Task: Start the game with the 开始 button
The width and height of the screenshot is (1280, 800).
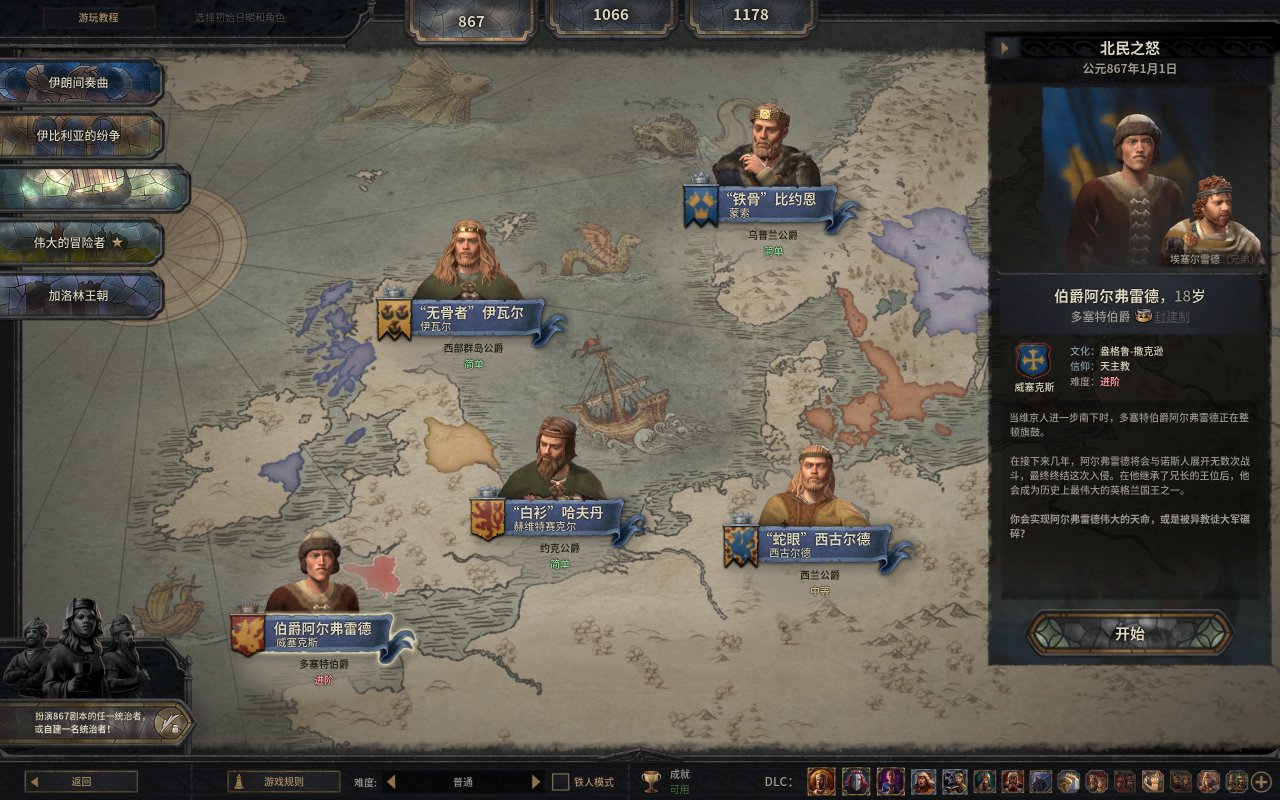Action: pyautogui.click(x=1129, y=634)
